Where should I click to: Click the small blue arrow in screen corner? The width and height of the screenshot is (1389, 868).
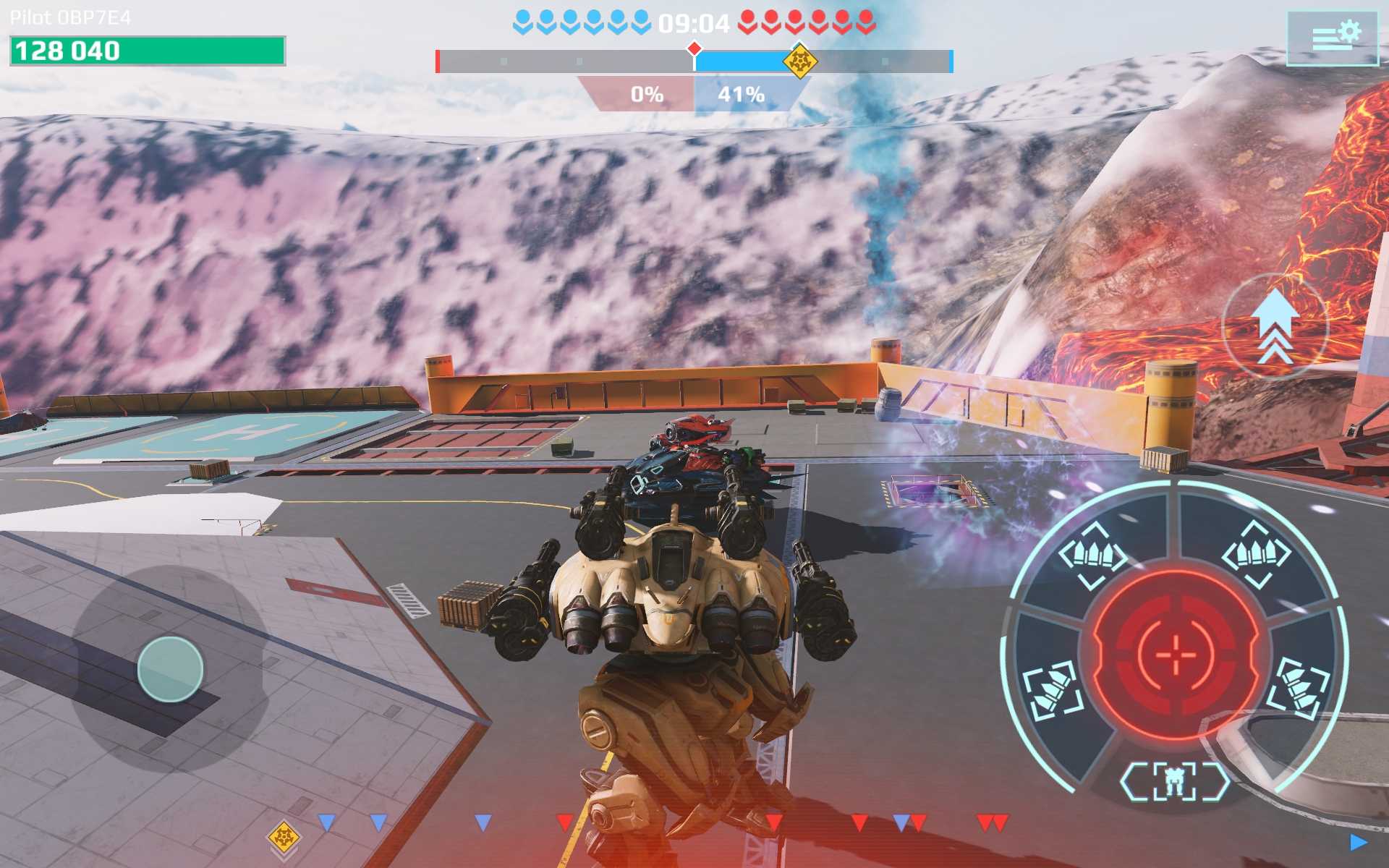pos(1358,842)
